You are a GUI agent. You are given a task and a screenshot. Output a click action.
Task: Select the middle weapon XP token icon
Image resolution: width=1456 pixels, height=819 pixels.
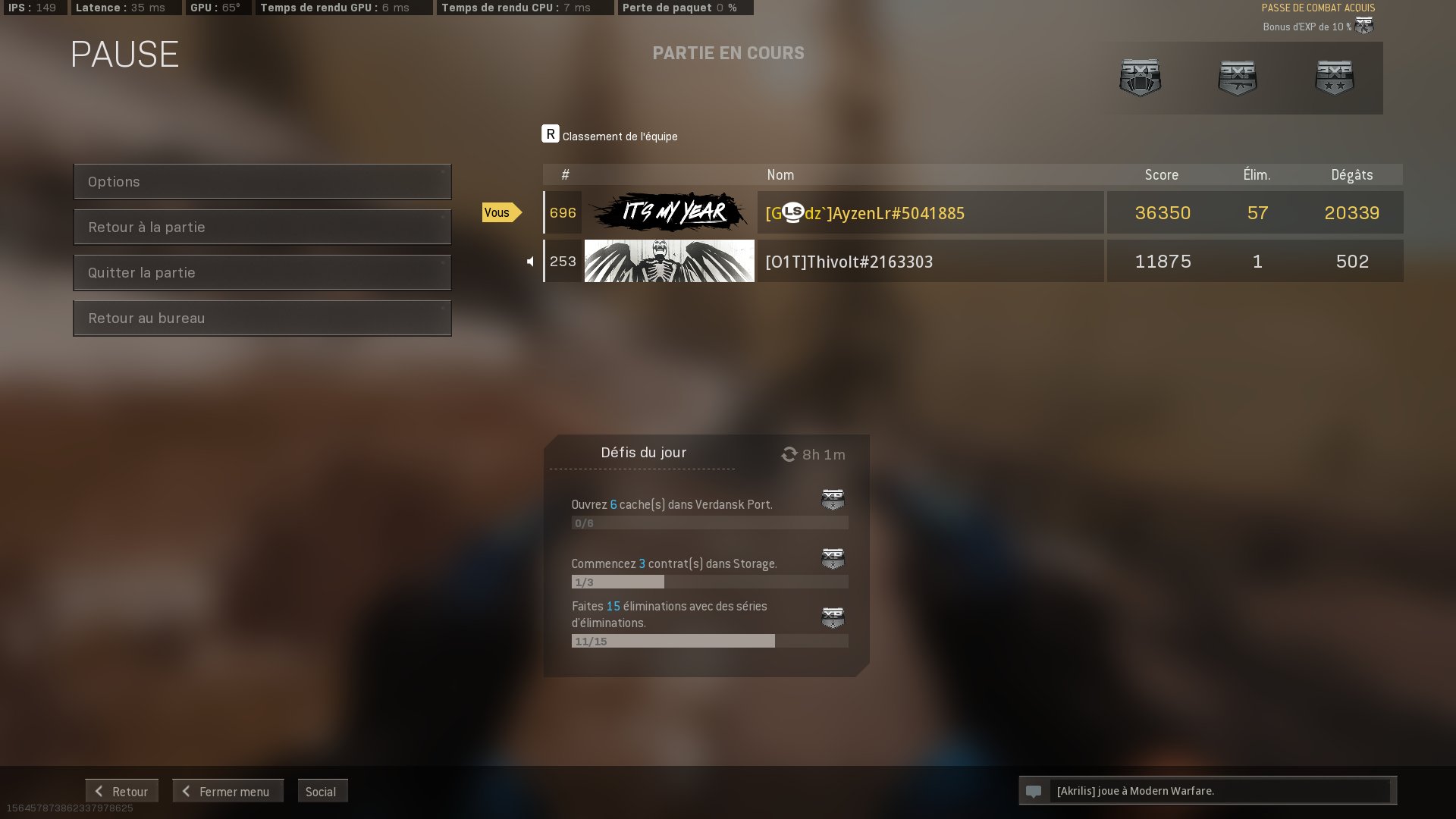click(x=1237, y=76)
